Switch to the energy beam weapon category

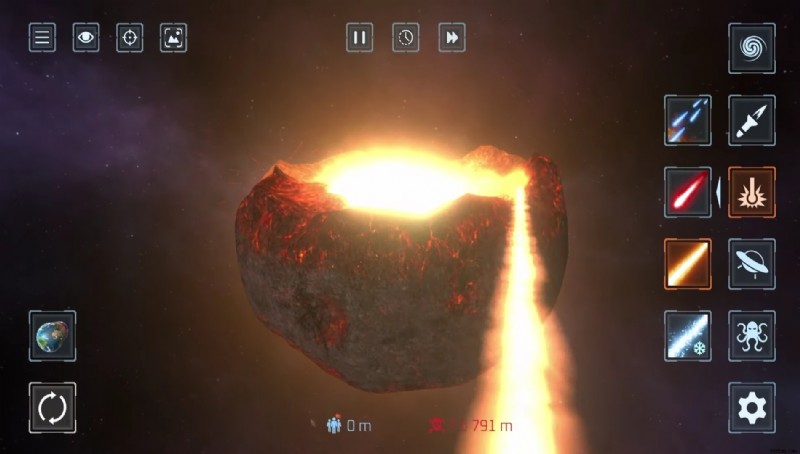[751, 192]
